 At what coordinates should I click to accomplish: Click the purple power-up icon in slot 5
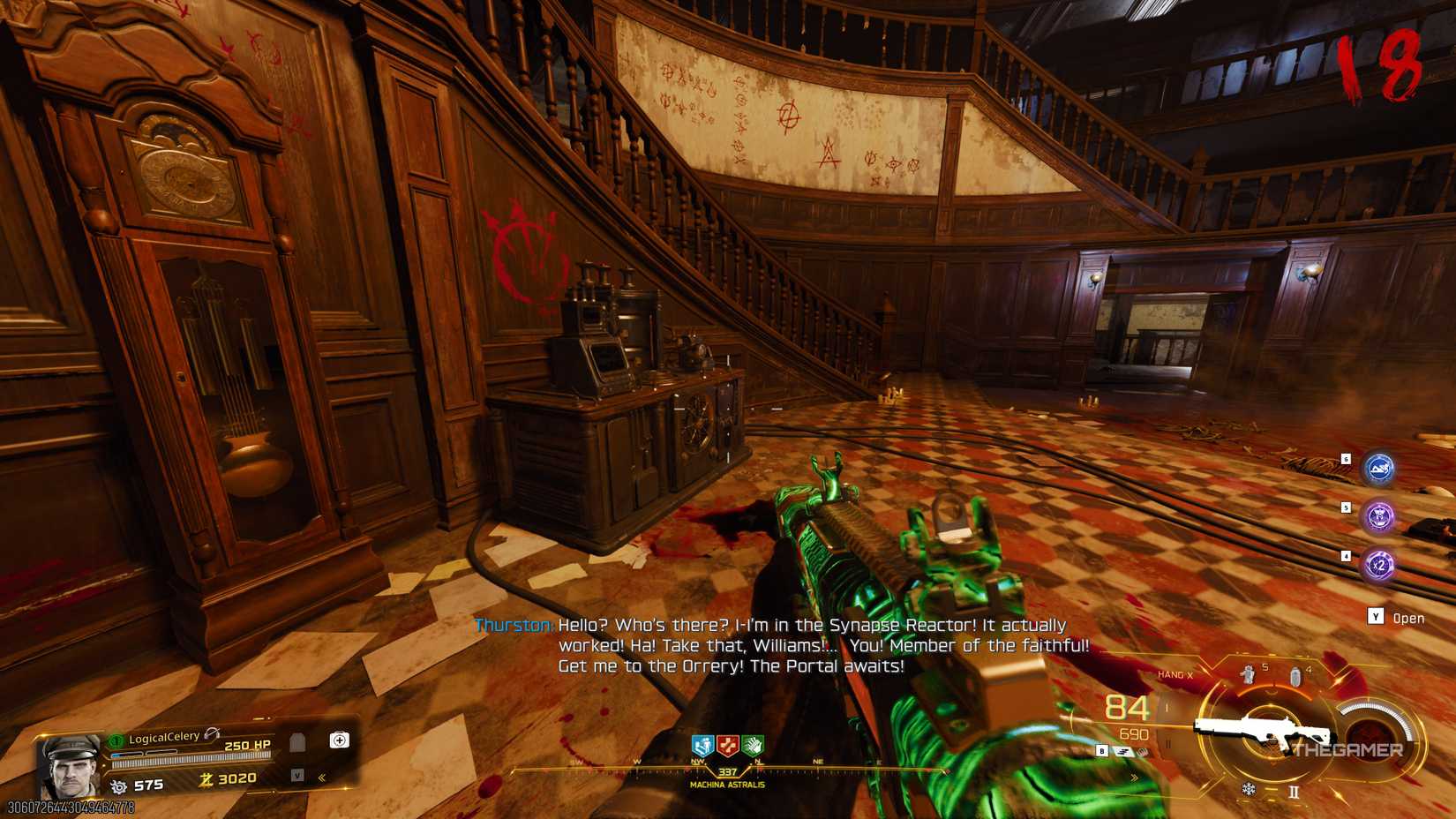[1378, 516]
